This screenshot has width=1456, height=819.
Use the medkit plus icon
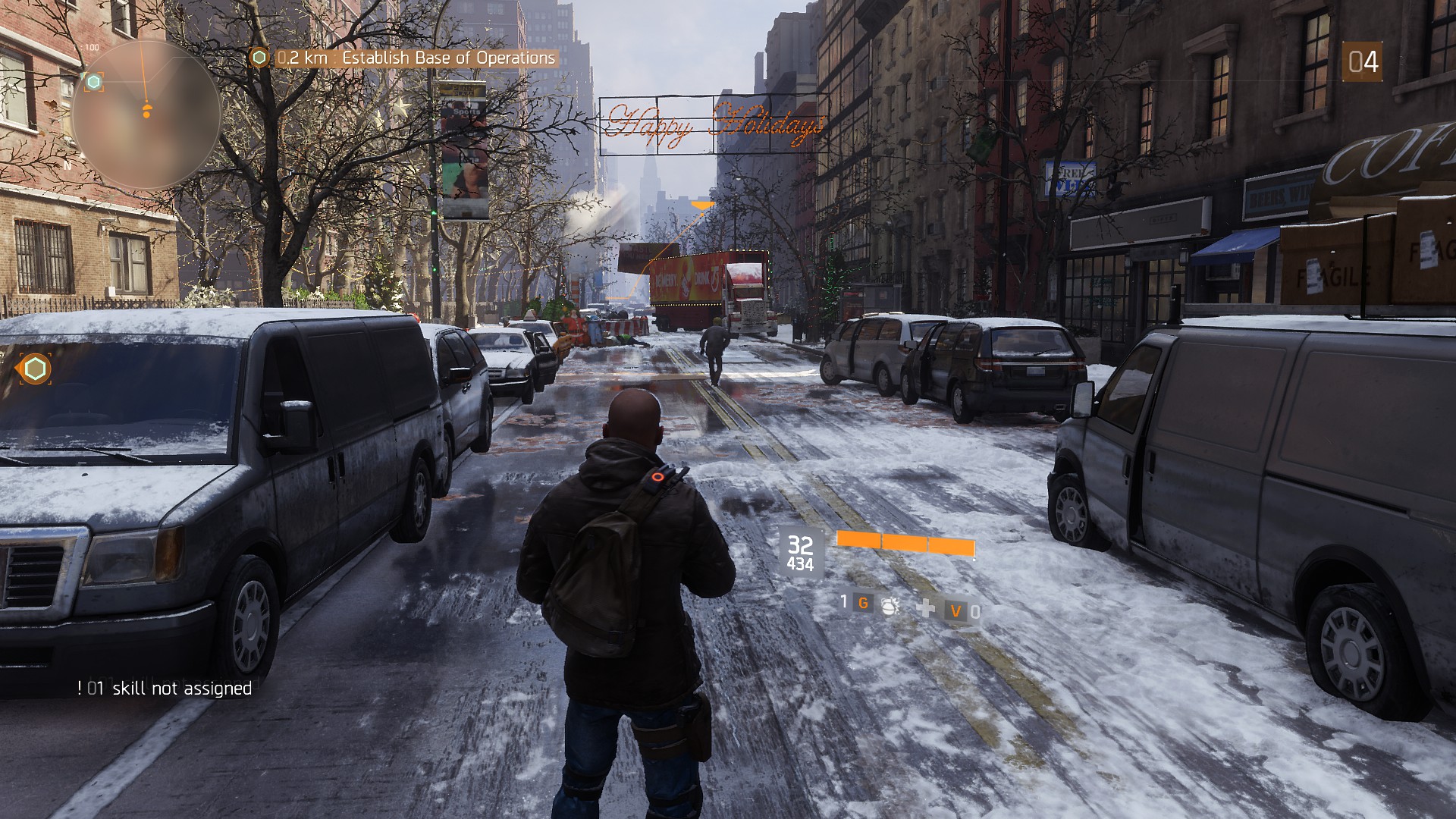[x=926, y=607]
